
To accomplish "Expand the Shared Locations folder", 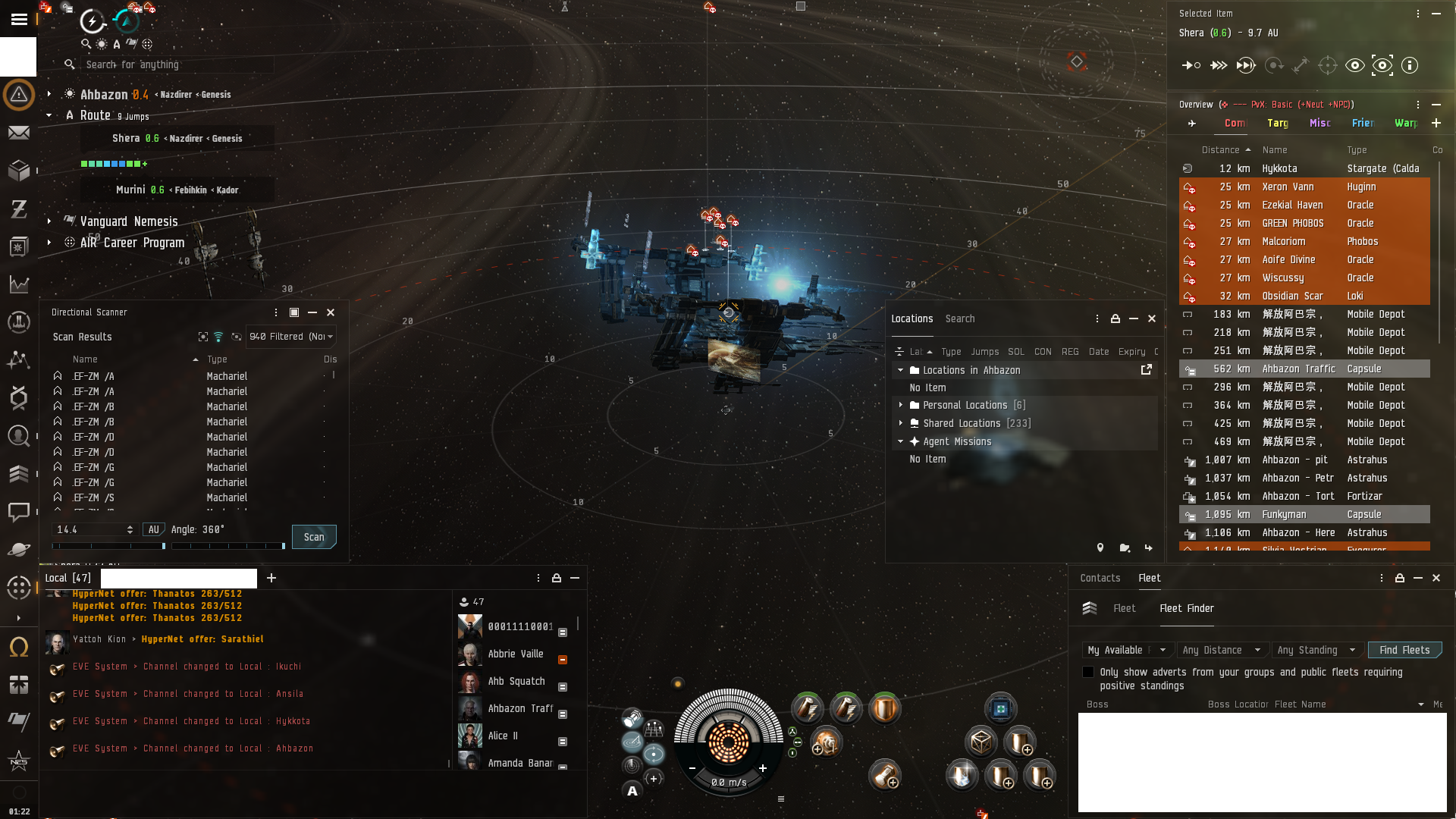I will click(901, 423).
